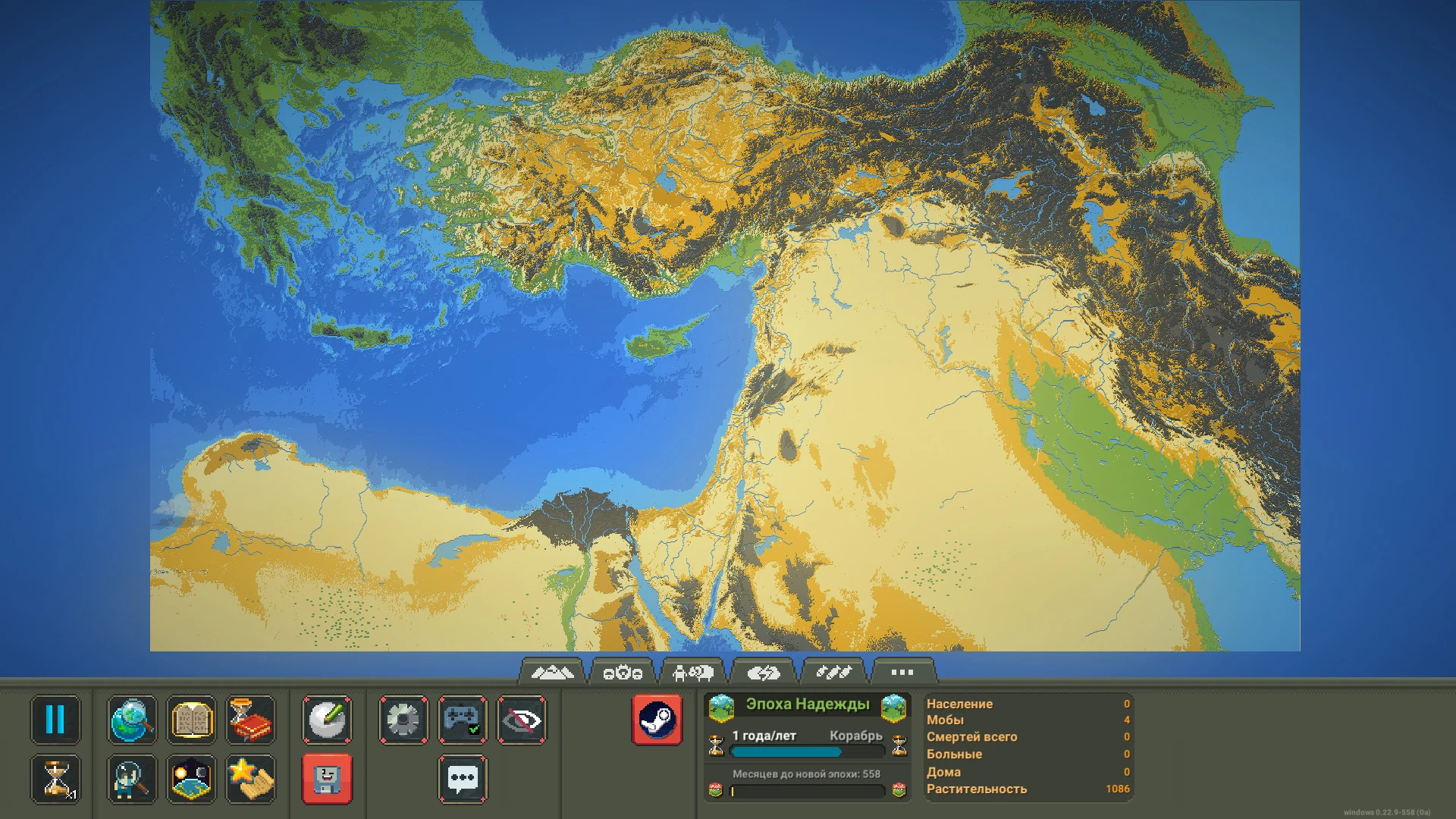
Task: Click the smiling floppy disk save icon
Action: point(329,779)
